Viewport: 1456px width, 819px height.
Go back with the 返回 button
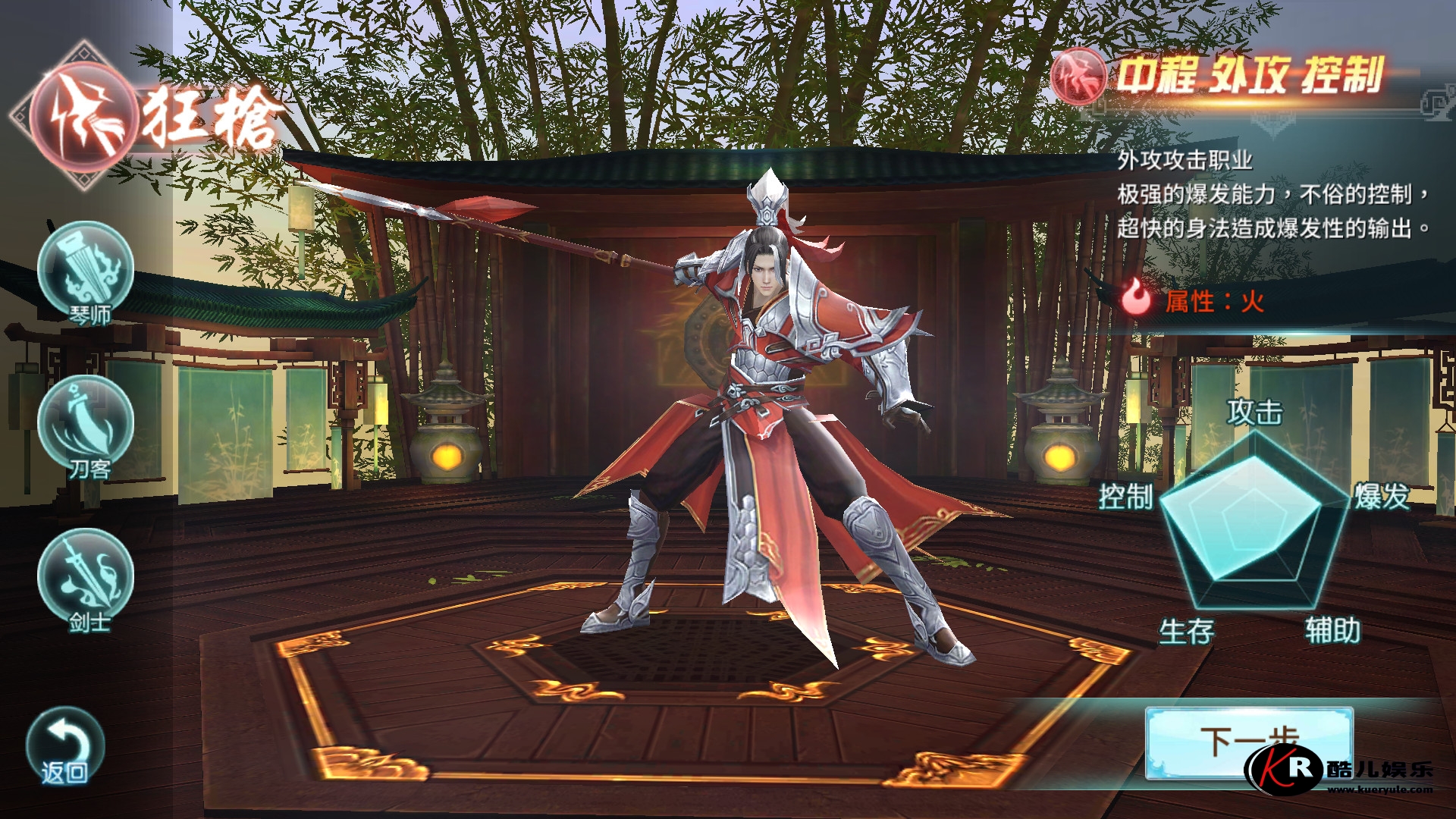click(65, 747)
